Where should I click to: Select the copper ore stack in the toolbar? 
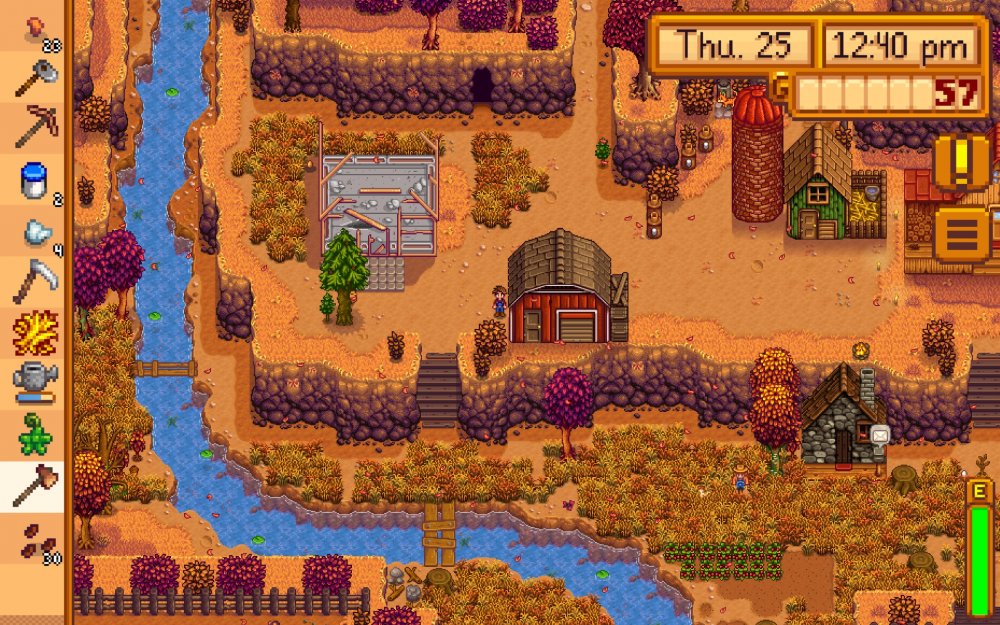coord(34,28)
